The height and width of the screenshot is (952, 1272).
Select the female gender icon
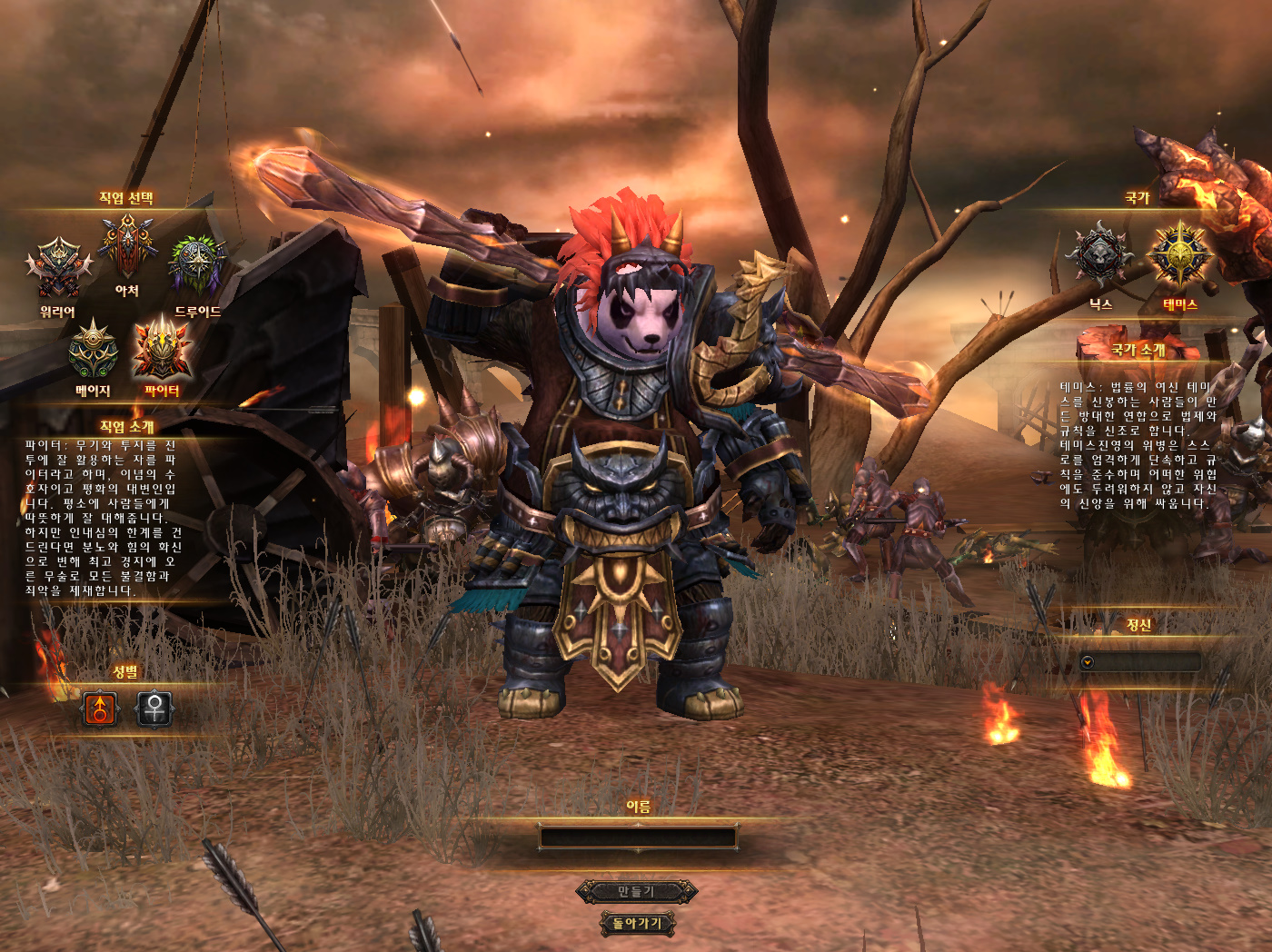(x=154, y=709)
